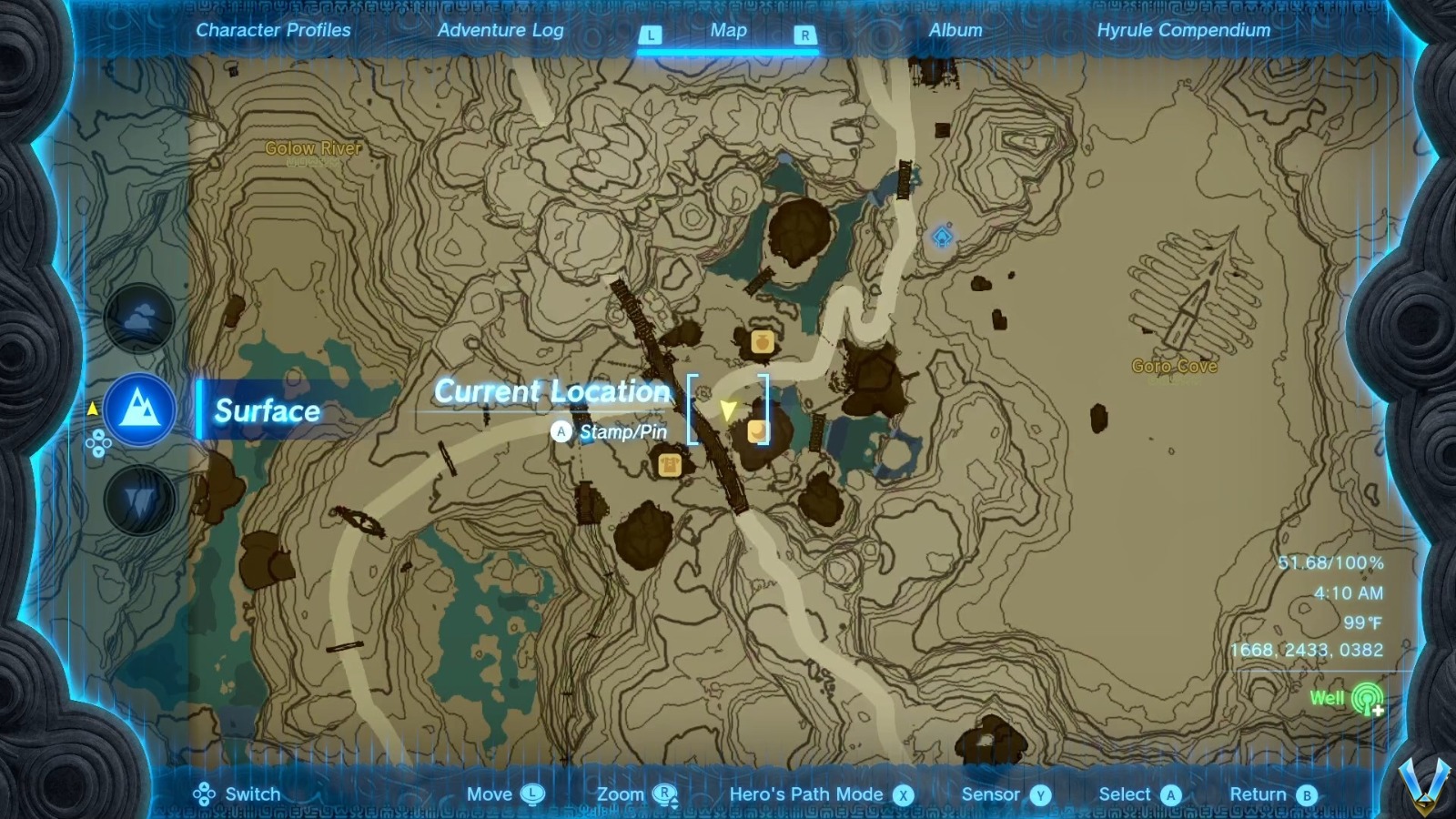The height and width of the screenshot is (819, 1456).
Task: Open the Adventure Log tab
Action: click(x=501, y=30)
